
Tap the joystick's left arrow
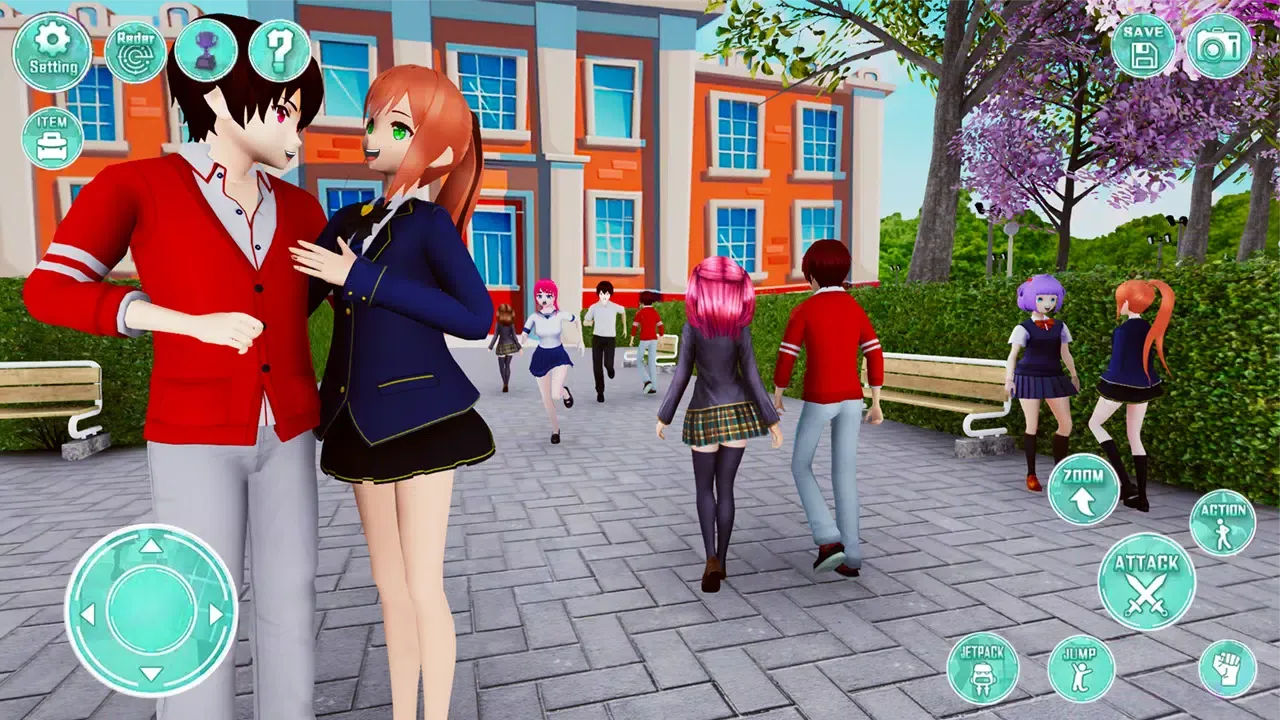[88, 613]
